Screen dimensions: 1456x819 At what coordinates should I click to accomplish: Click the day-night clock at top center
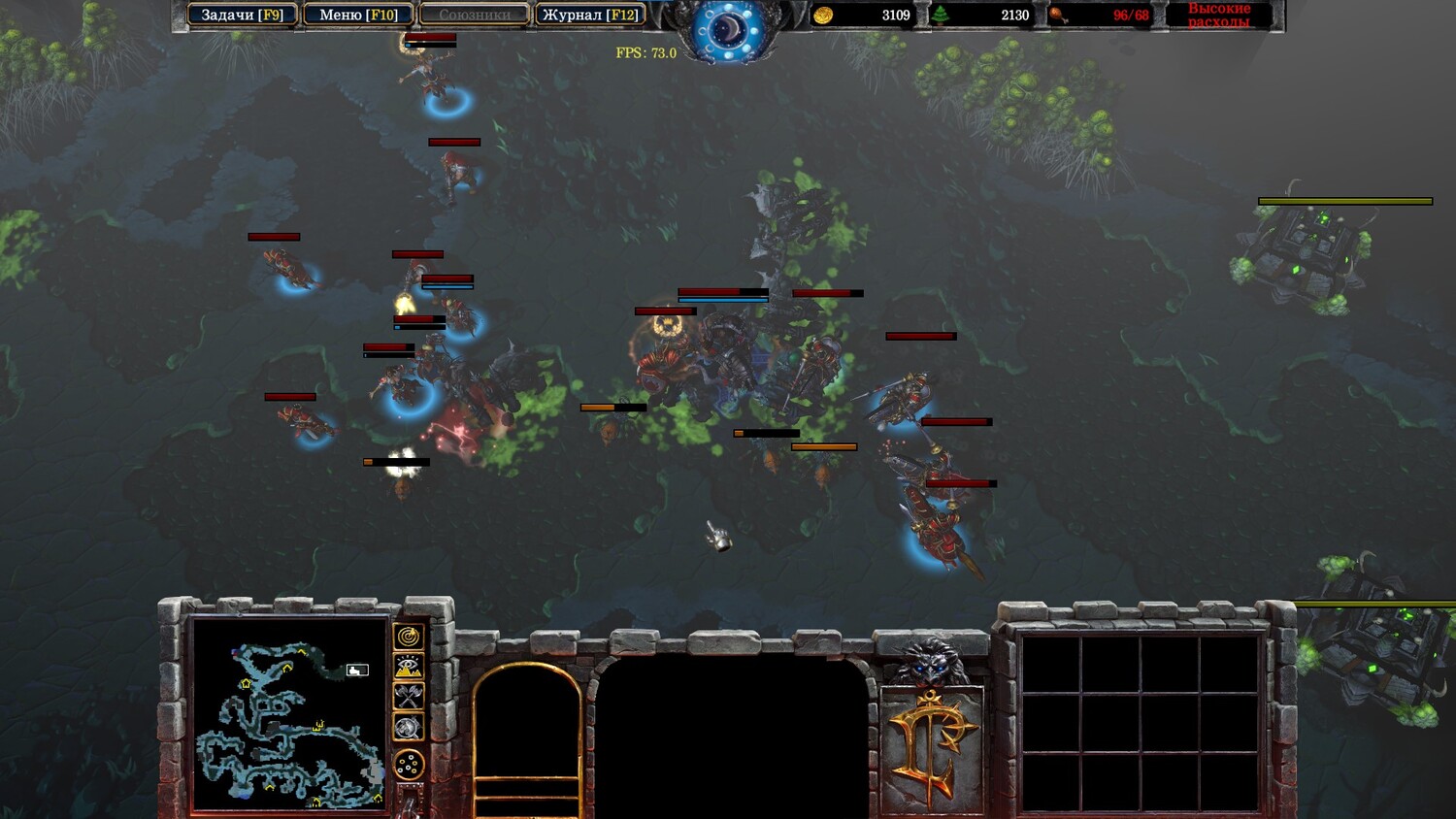(x=728, y=30)
